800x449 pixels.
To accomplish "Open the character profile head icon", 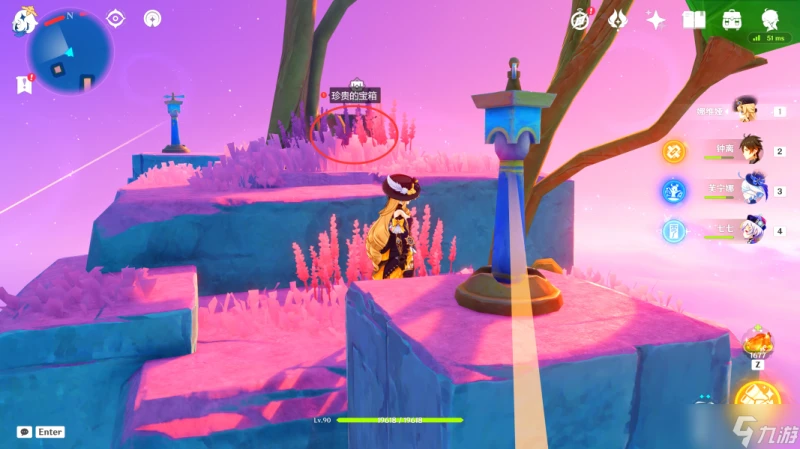I will point(770,20).
